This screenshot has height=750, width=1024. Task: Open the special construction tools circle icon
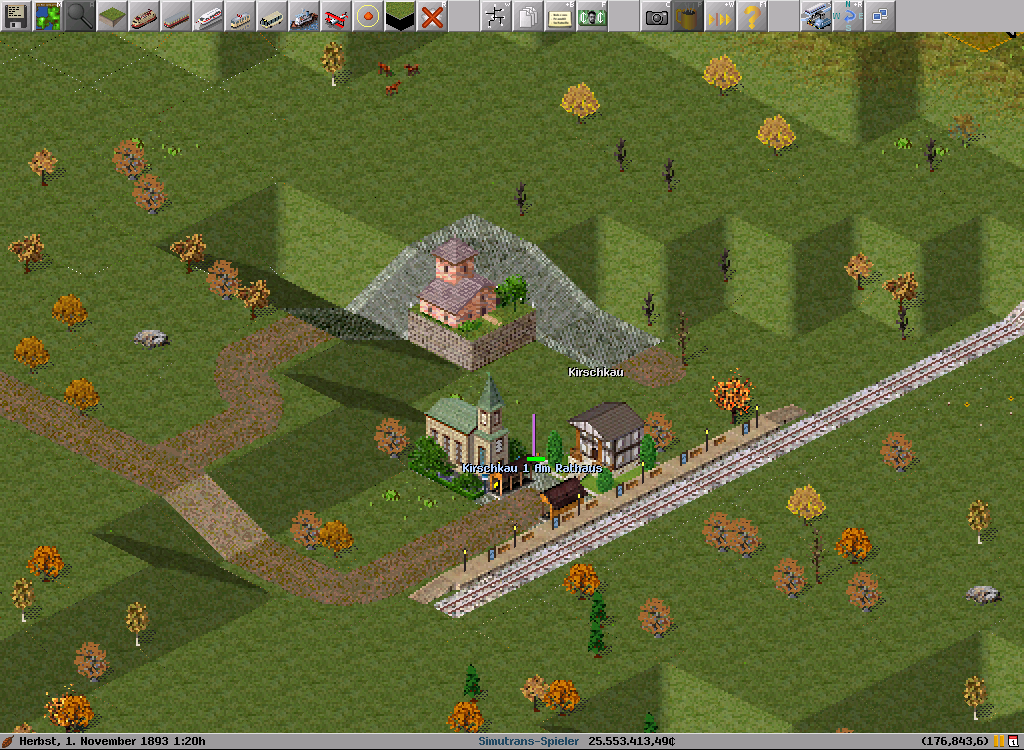(x=368, y=16)
